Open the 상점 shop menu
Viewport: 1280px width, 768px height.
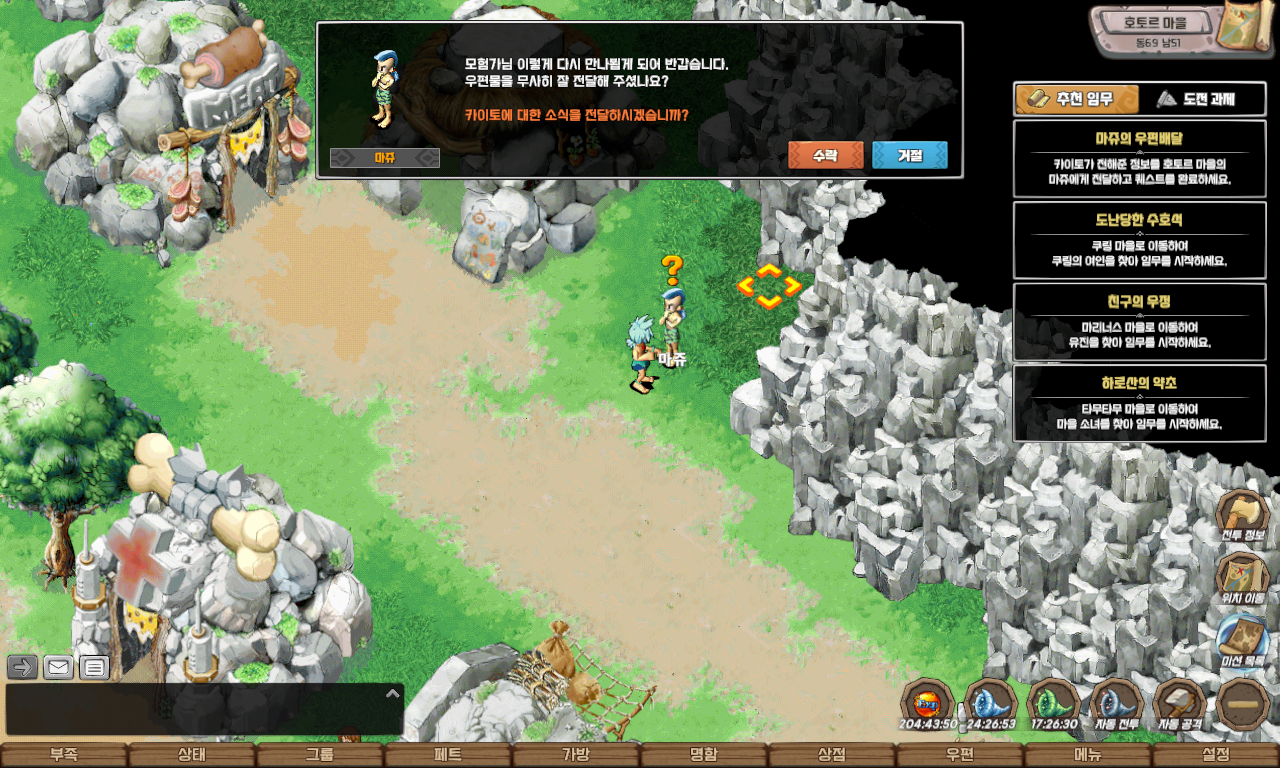pyautogui.click(x=832, y=755)
